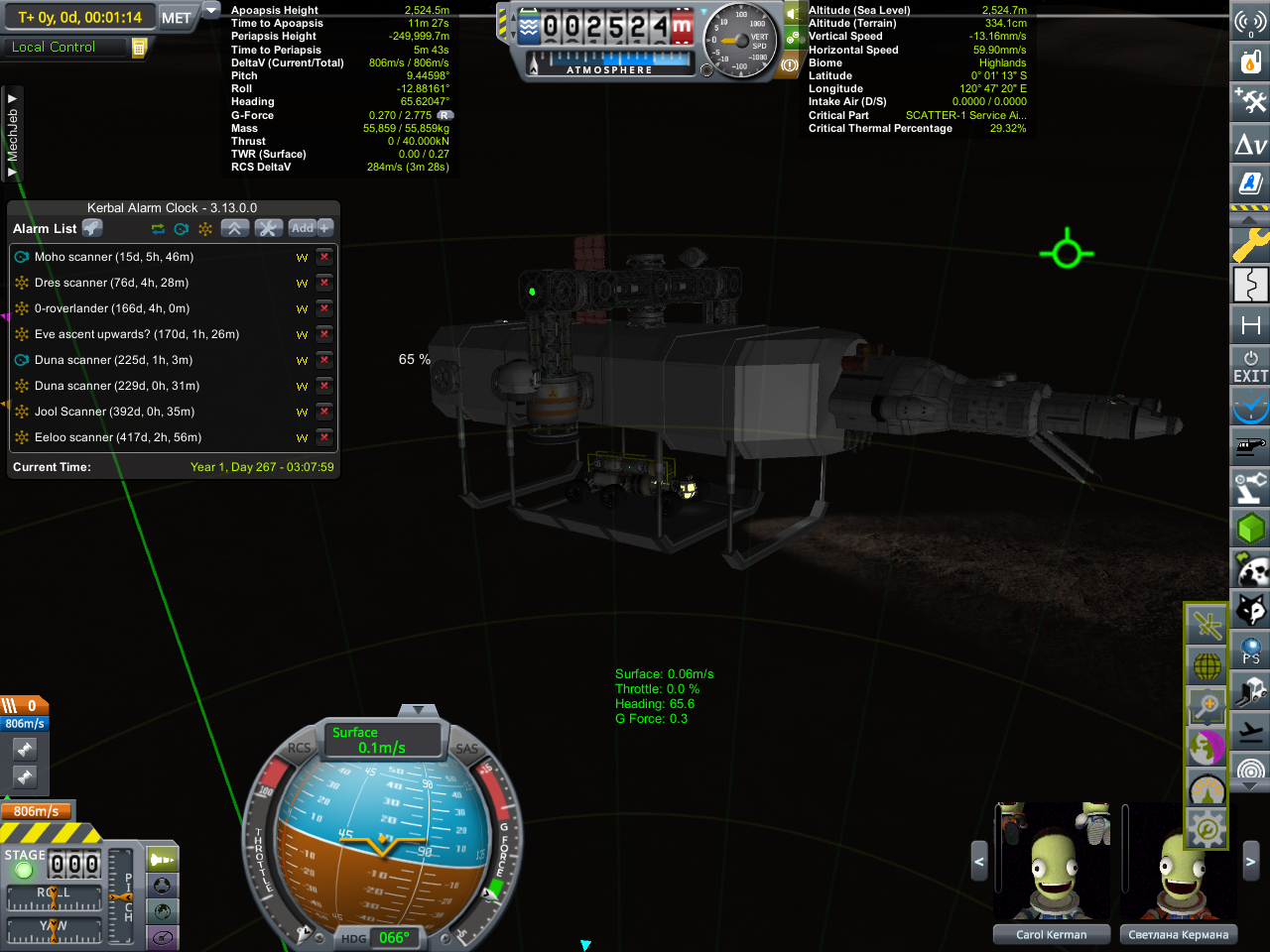Image resolution: width=1270 pixels, height=952 pixels.
Task: Delete the Moho scanner alarm
Action: 323,257
